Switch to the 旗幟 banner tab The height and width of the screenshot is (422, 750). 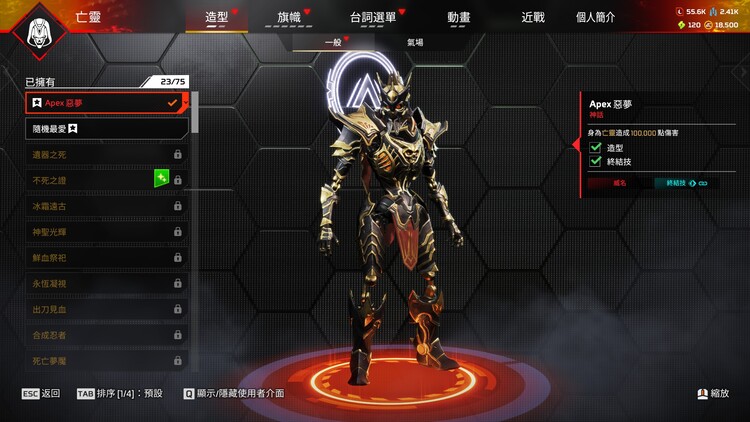(288, 17)
